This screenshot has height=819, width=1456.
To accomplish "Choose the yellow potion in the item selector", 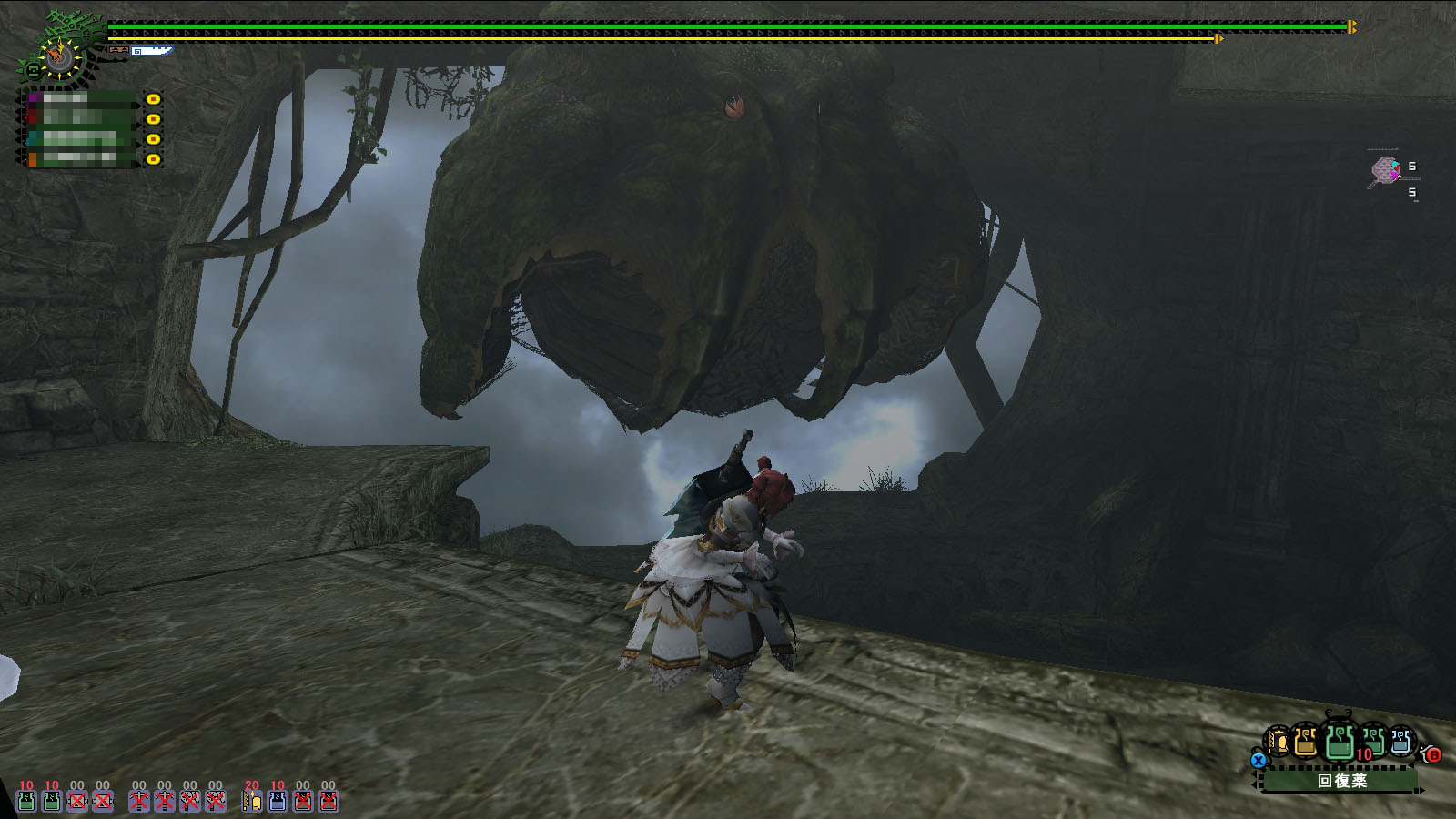I will [1306, 742].
